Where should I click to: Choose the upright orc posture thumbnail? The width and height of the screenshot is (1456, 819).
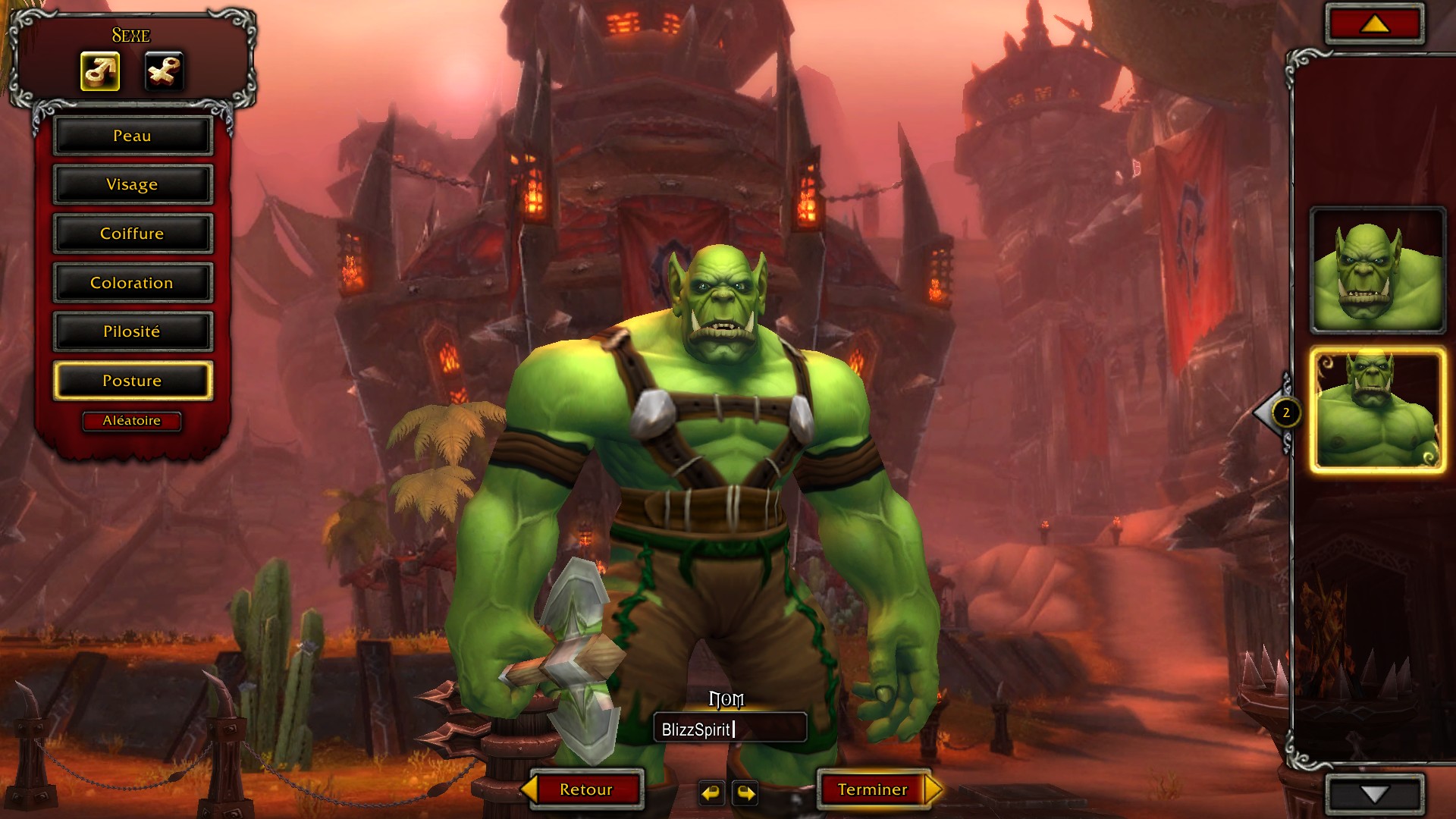[x=1377, y=411]
